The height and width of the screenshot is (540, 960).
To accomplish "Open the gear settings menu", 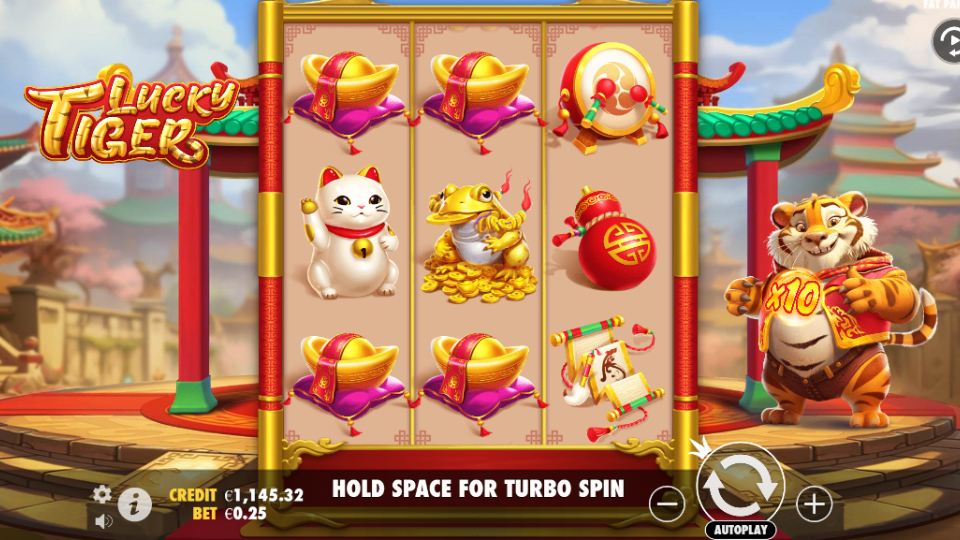I will 102,494.
